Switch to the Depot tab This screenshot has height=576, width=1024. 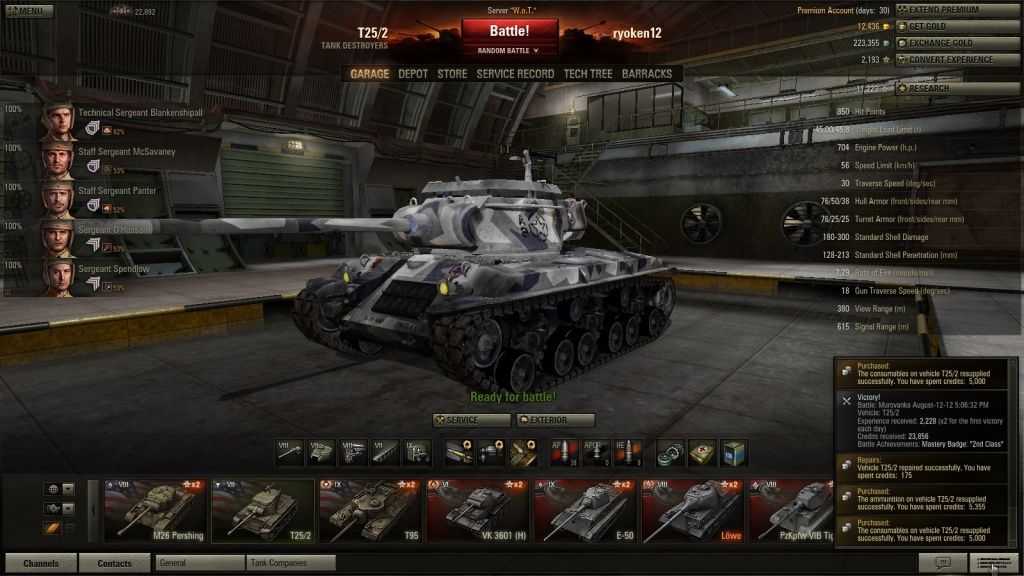tap(413, 74)
